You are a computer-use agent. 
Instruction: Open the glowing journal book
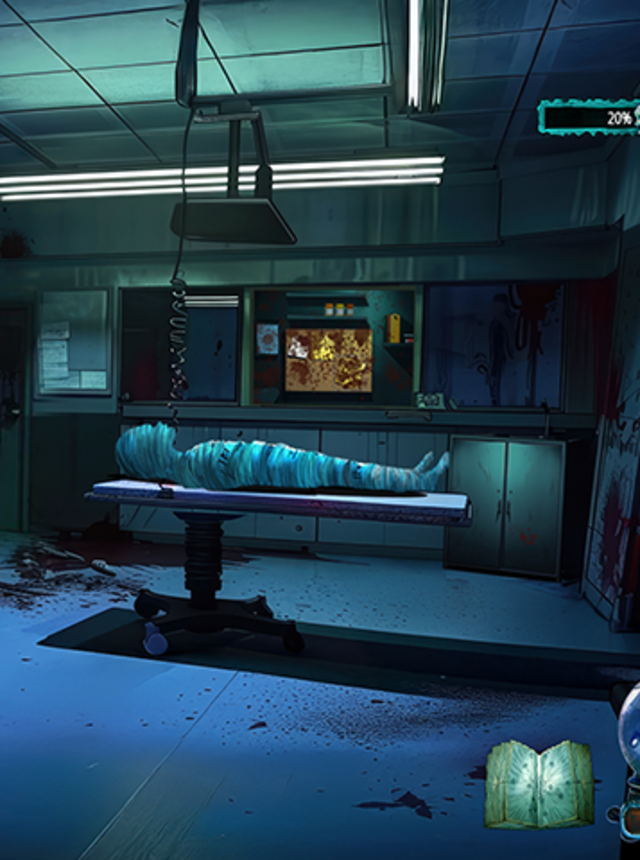point(539,783)
